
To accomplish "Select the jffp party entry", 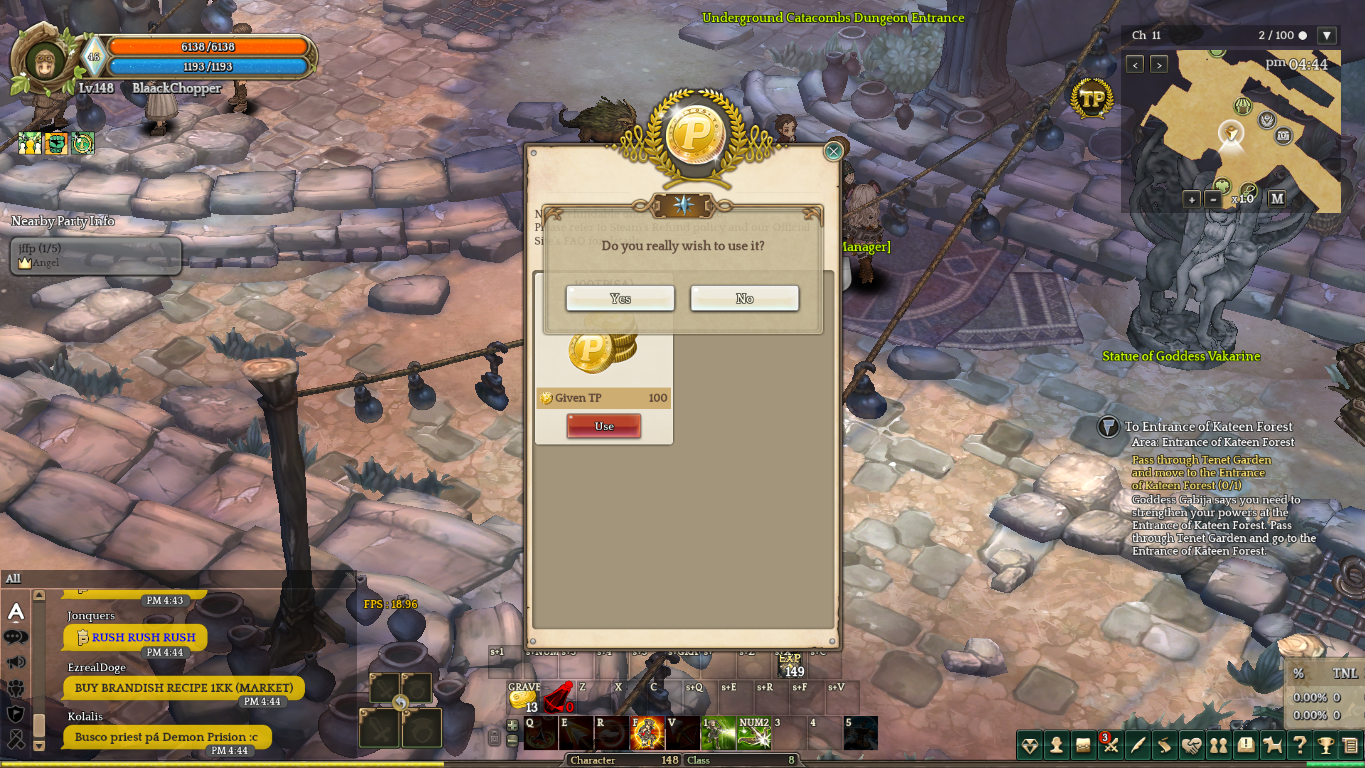I will point(96,255).
